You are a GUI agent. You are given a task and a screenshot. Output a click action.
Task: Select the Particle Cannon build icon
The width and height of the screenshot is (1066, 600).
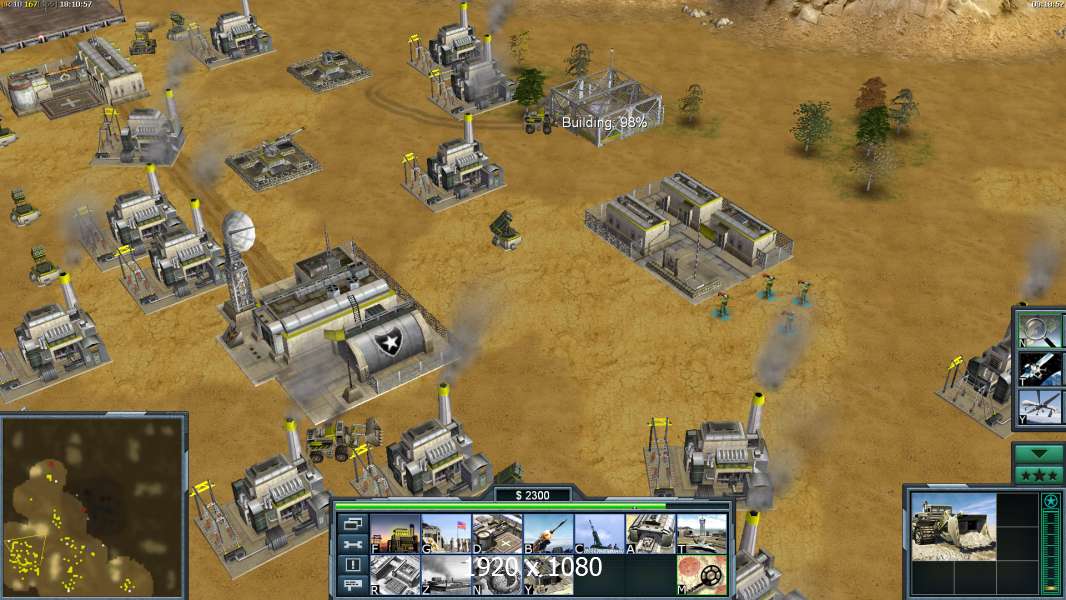click(x=445, y=575)
